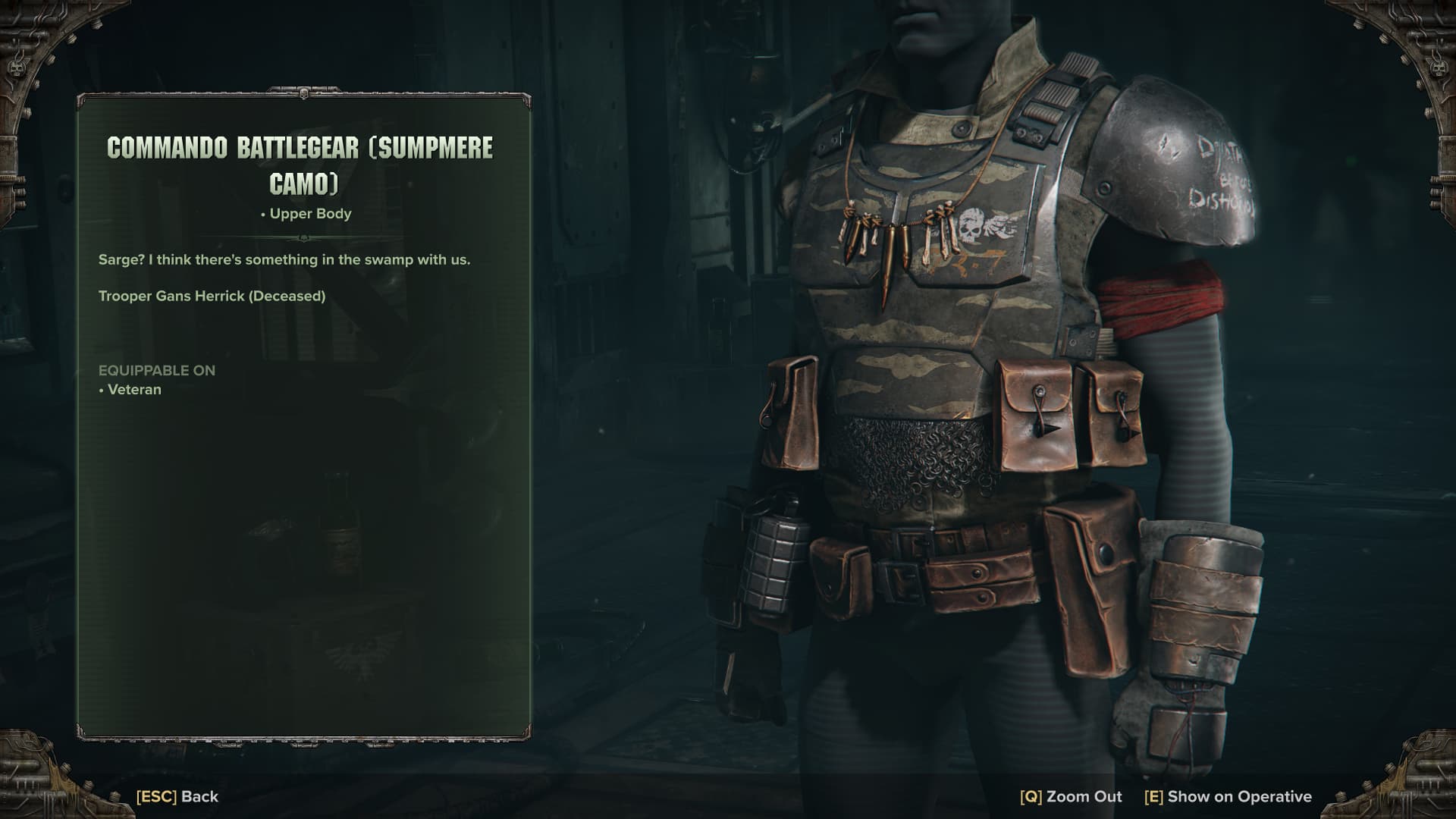Go back using the Back button

(x=177, y=796)
